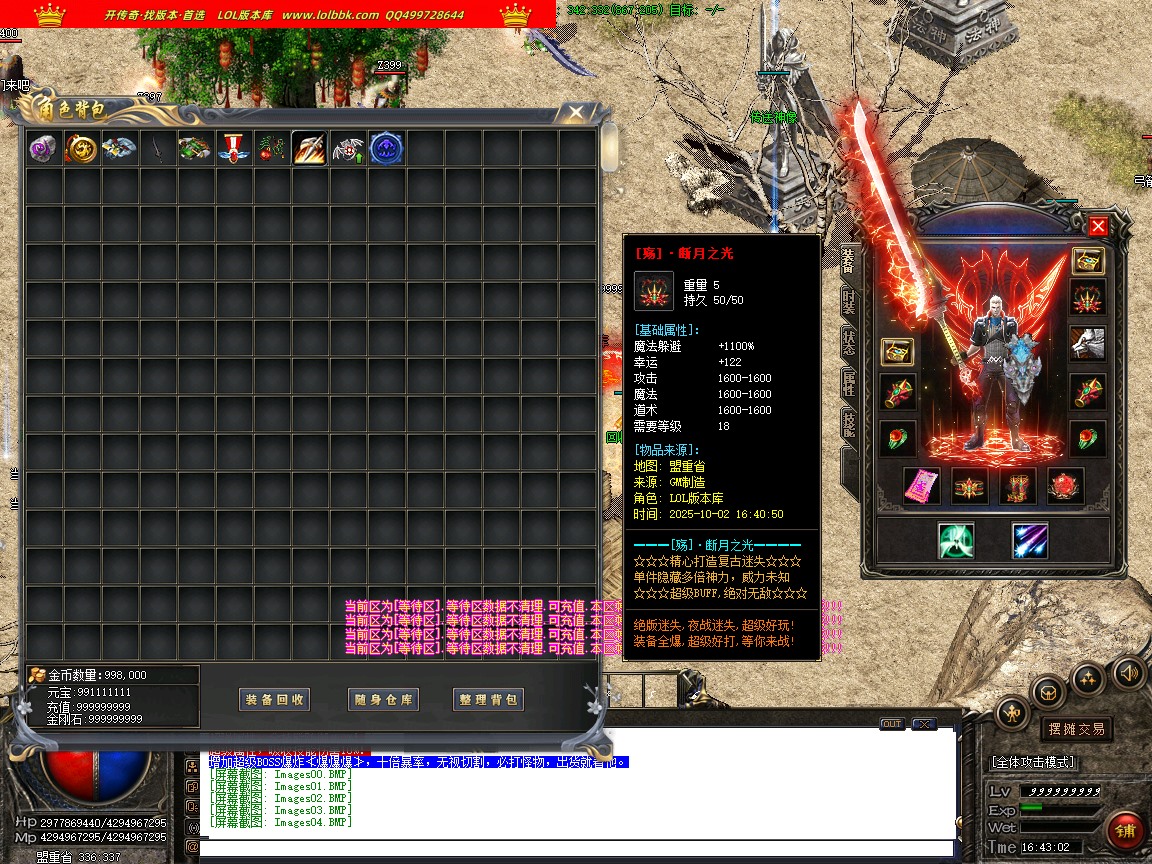
Task: Show the 技能 skills tab
Action: 848,425
